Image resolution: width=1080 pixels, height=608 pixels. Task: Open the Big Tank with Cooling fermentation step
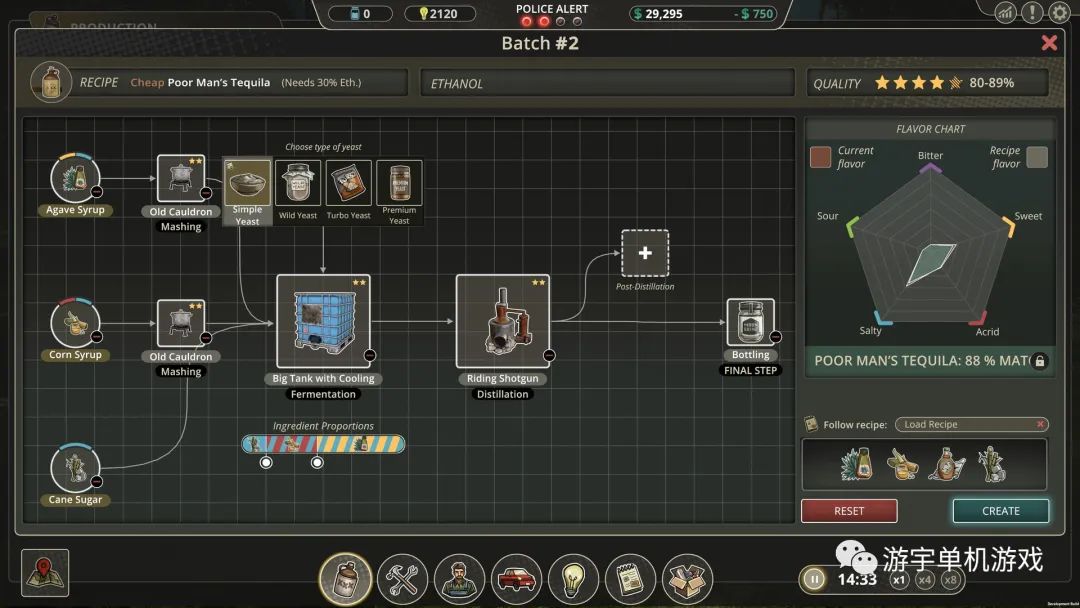pos(323,321)
